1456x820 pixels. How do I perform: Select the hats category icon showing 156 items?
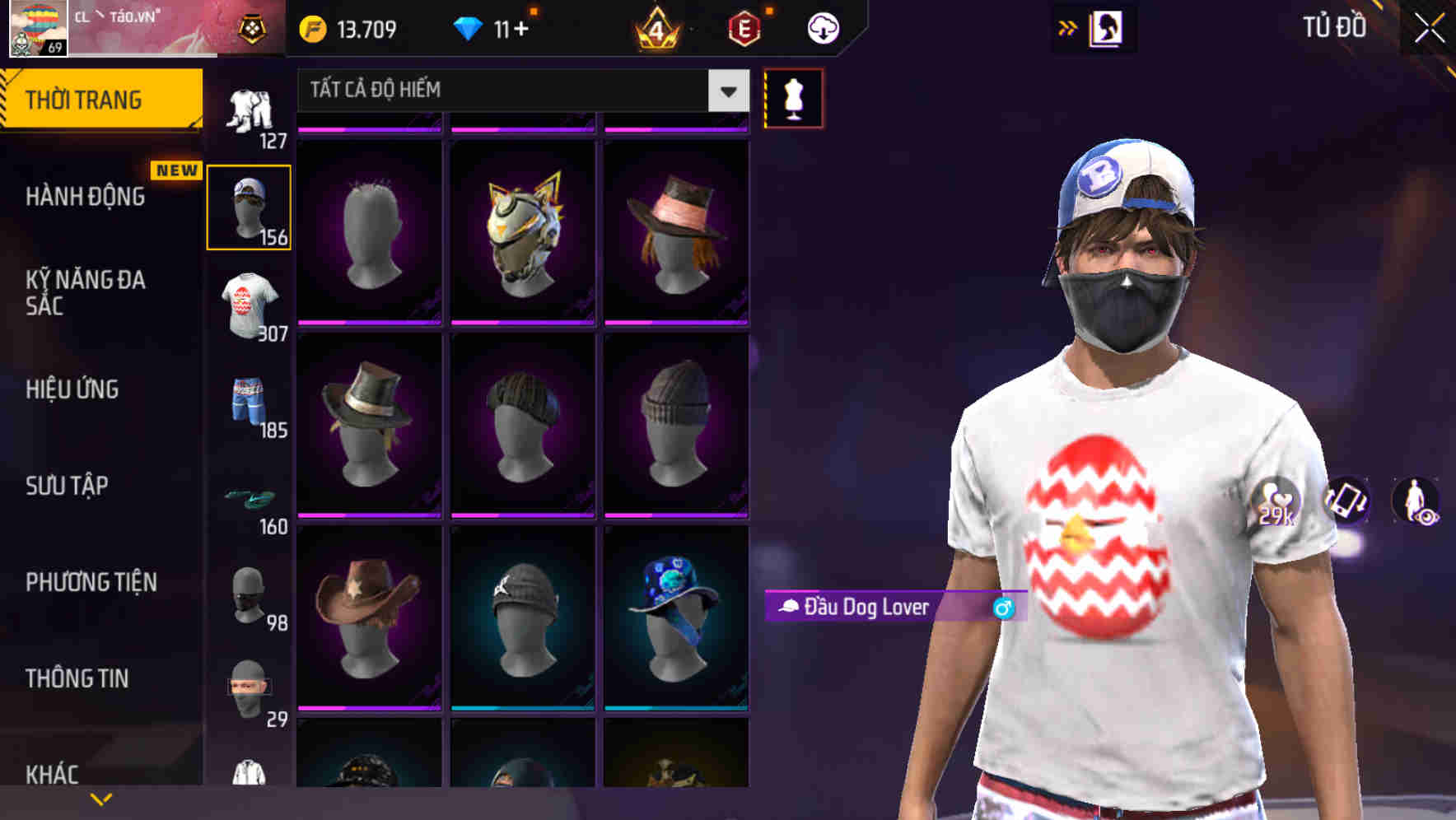[250, 206]
